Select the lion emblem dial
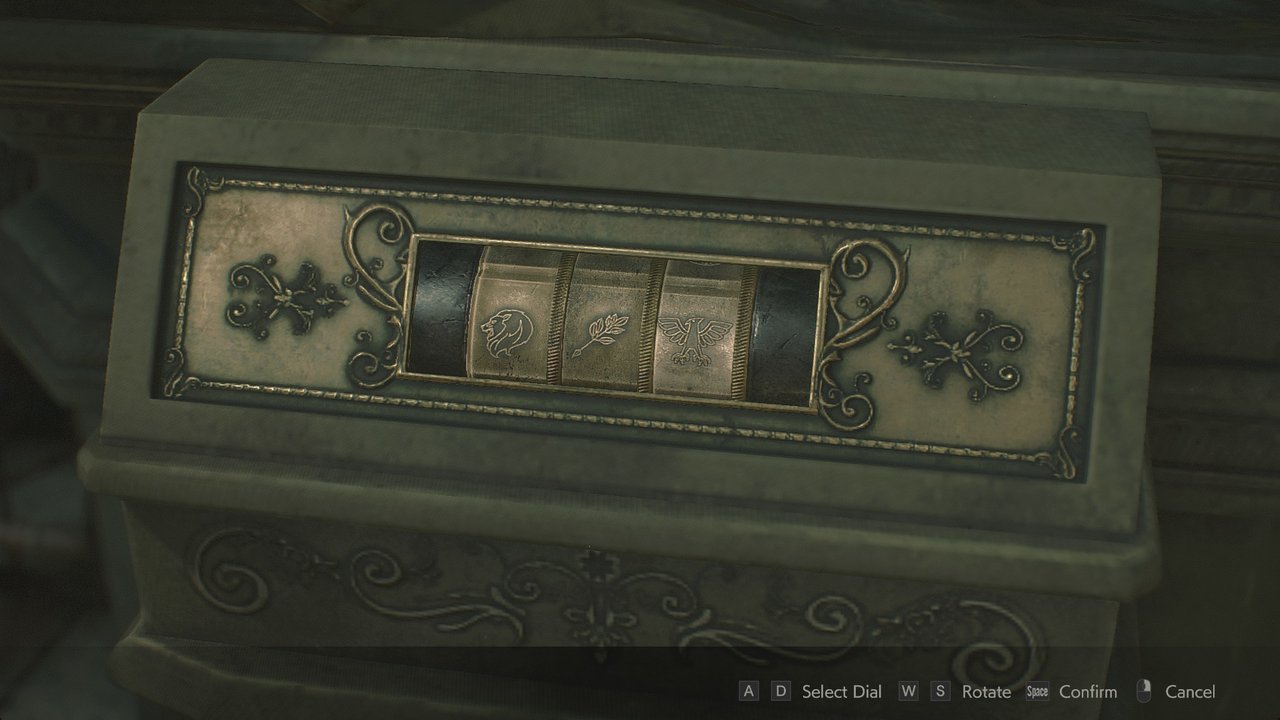Viewport: 1280px width, 720px height. pyautogui.click(x=505, y=330)
